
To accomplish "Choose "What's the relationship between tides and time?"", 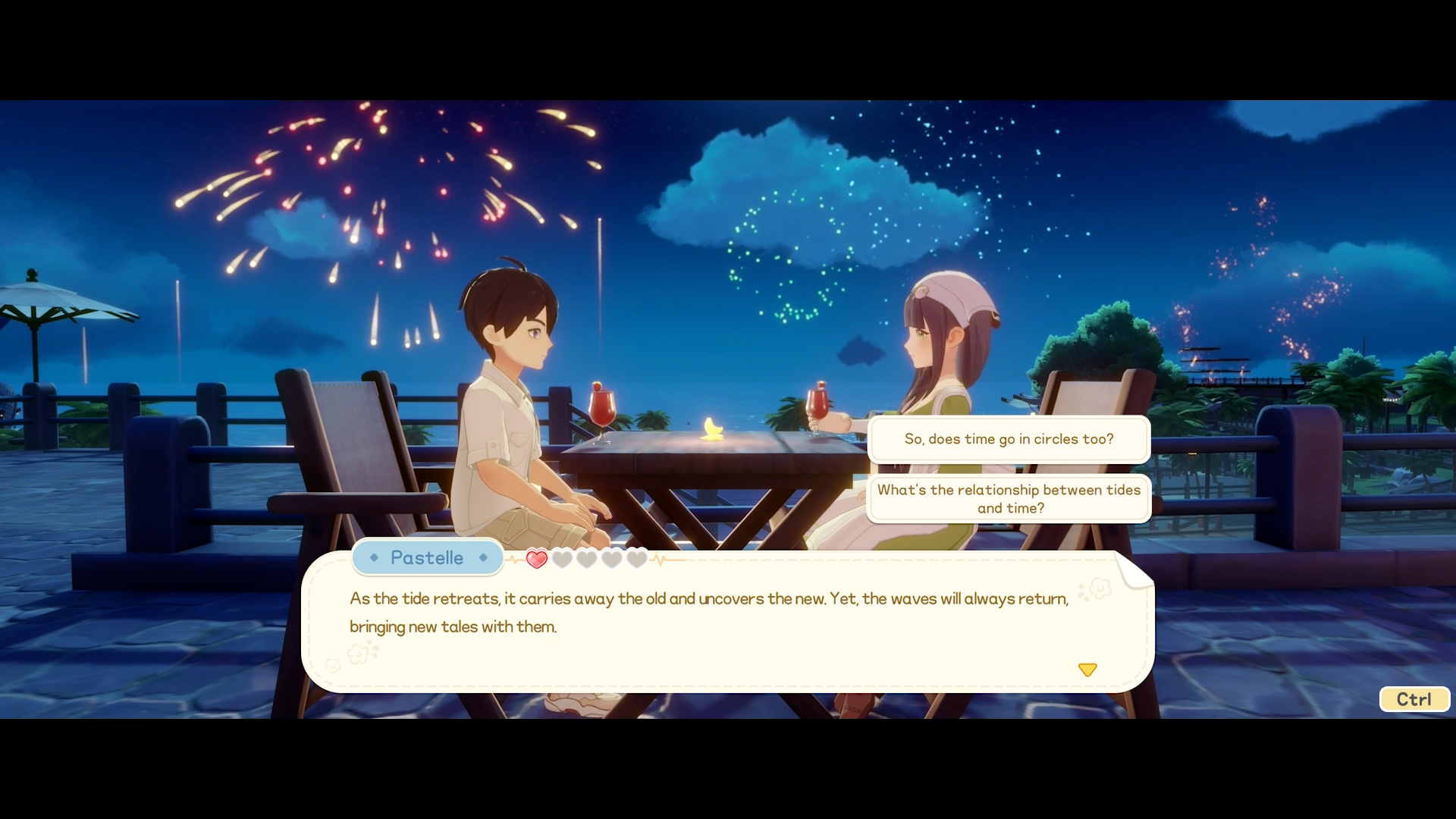I will coord(1009,498).
